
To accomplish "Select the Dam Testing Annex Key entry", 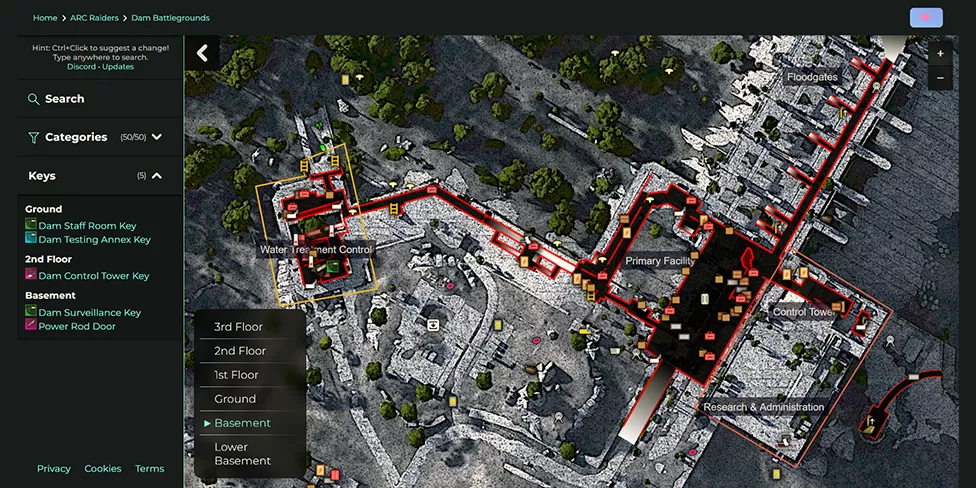I will (94, 240).
